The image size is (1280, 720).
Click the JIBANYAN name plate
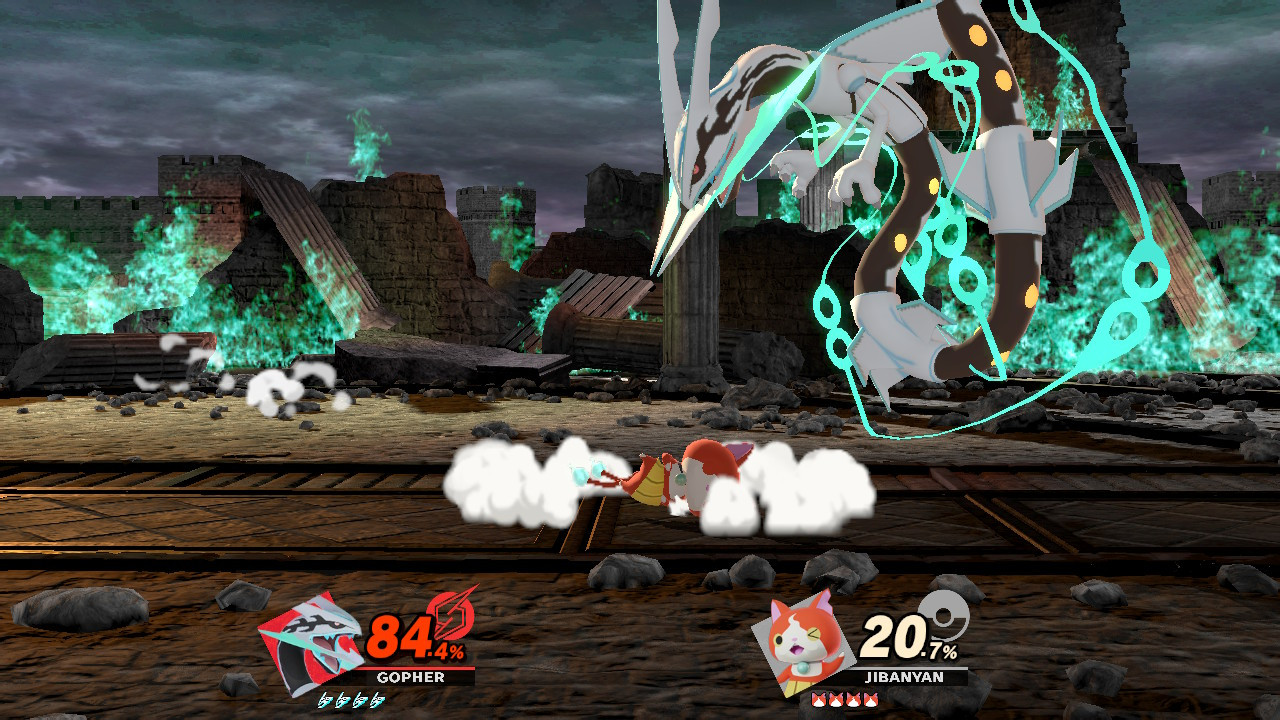904,676
